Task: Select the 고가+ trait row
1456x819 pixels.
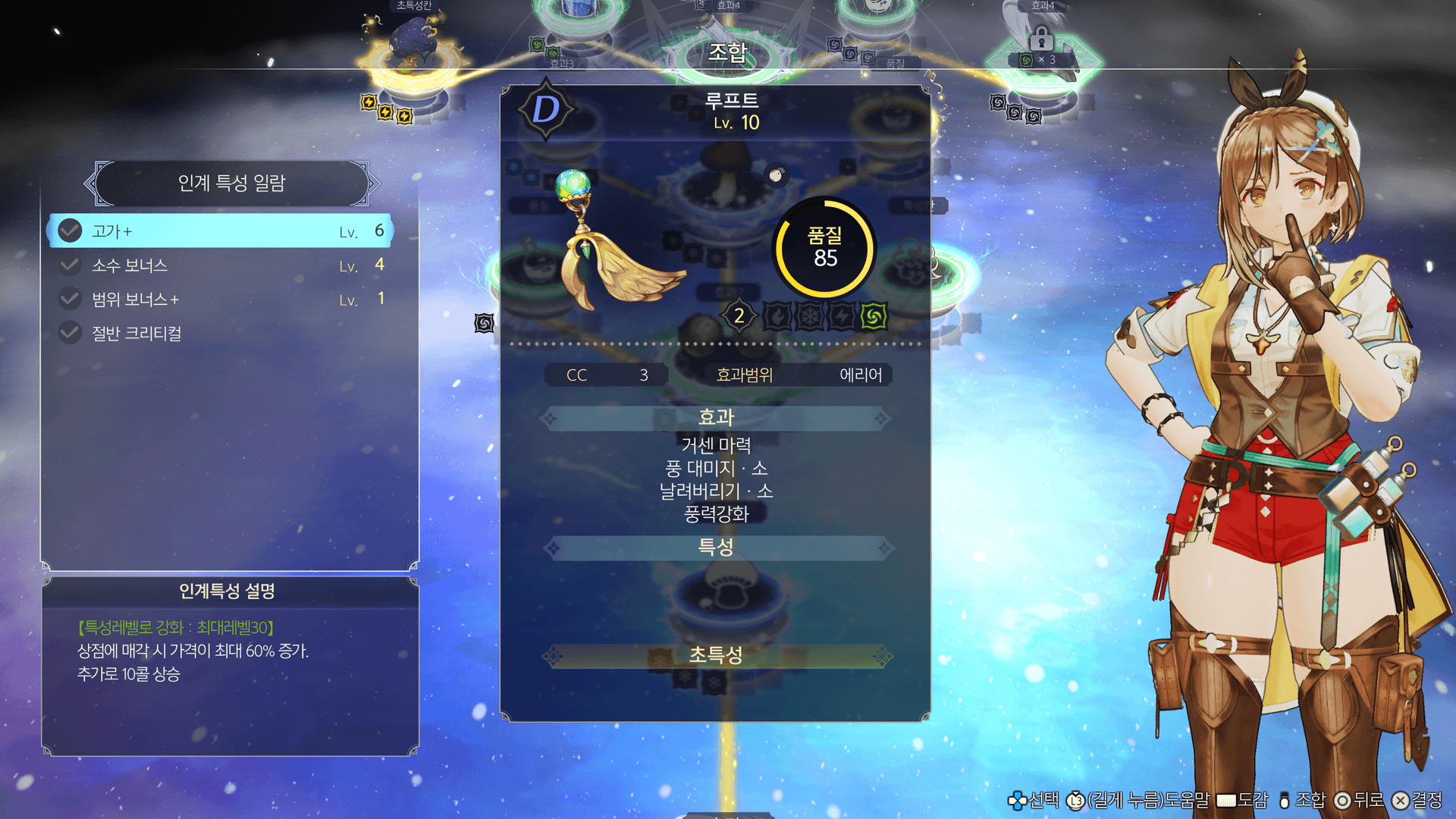Action: 220,231
